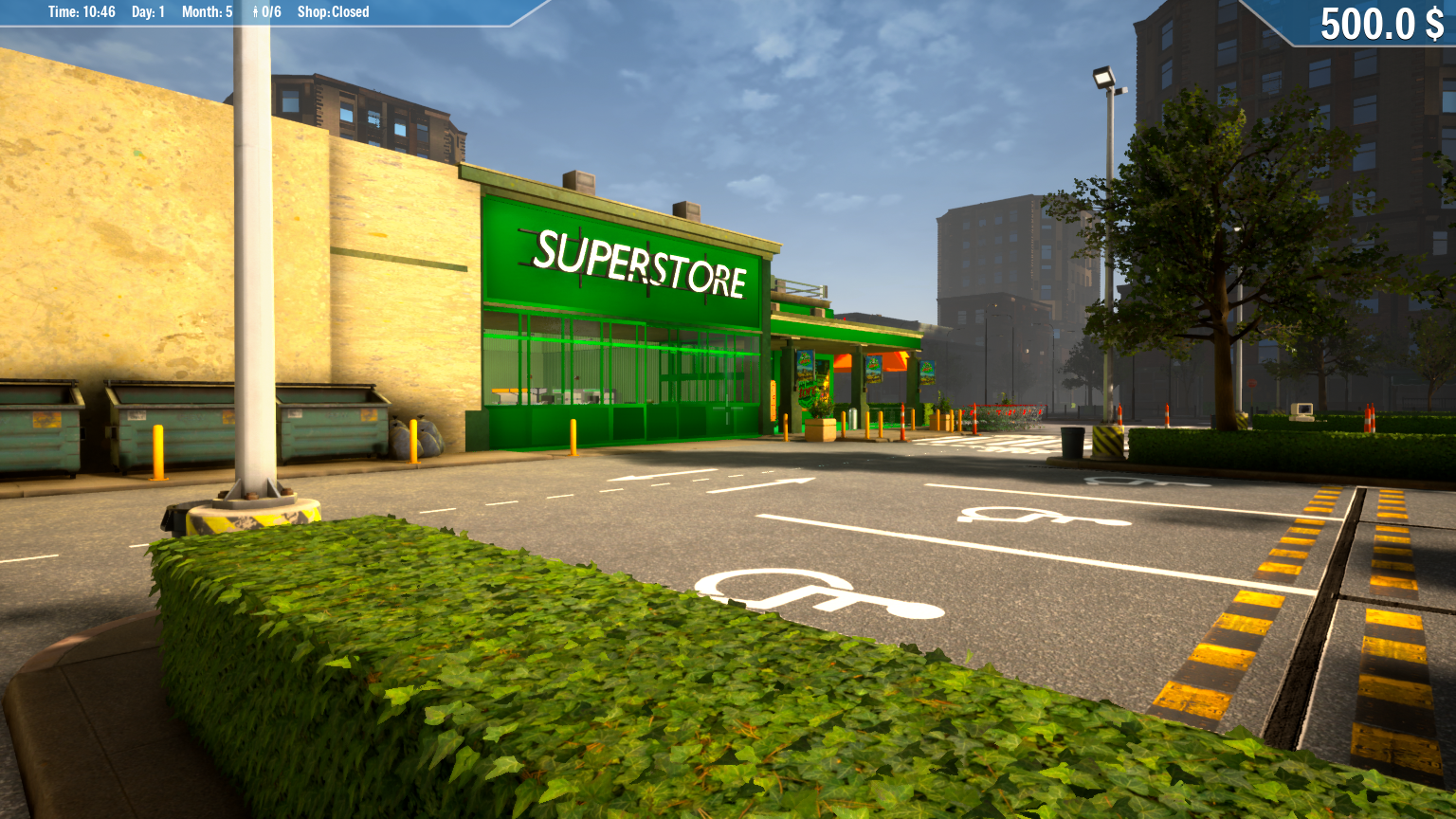Click the customer counter person icon

tap(256, 11)
